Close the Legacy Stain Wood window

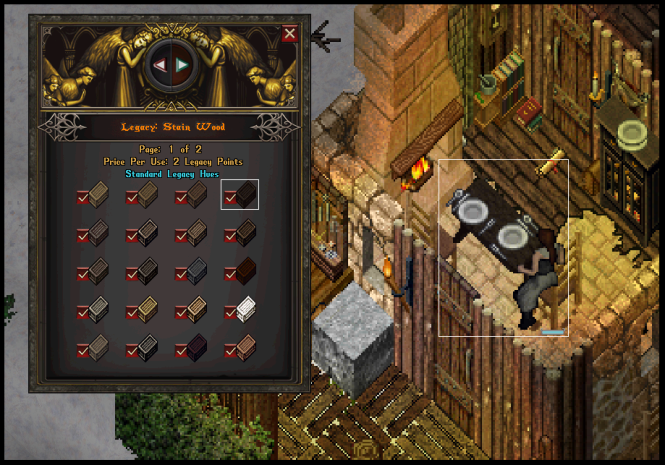290,34
